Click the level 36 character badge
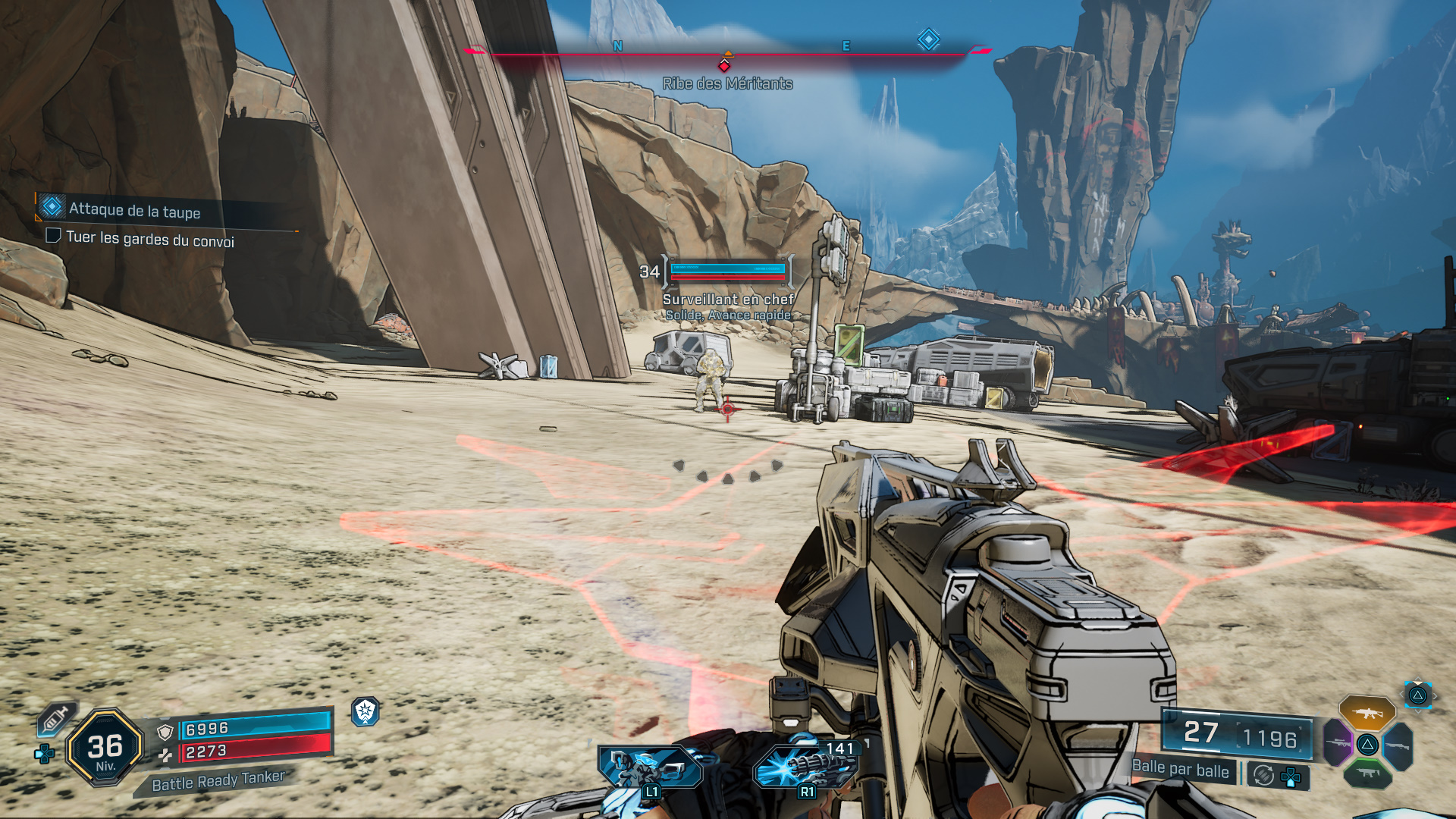Image resolution: width=1456 pixels, height=819 pixels. click(105, 748)
